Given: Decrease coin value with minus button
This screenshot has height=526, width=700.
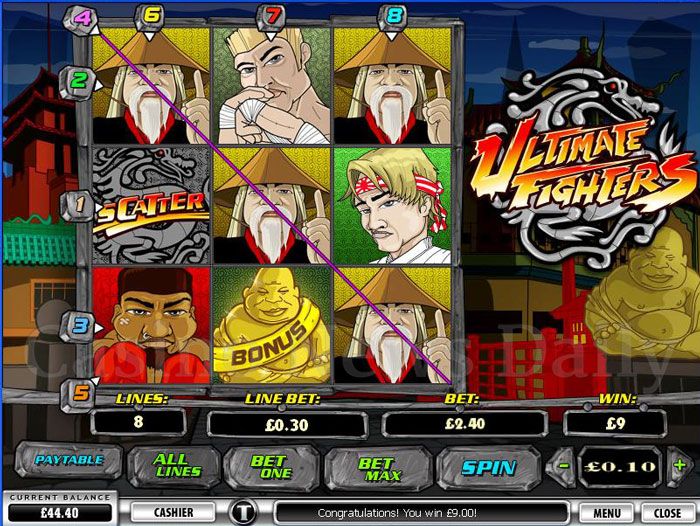Looking at the screenshot, I should pyautogui.click(x=565, y=466).
